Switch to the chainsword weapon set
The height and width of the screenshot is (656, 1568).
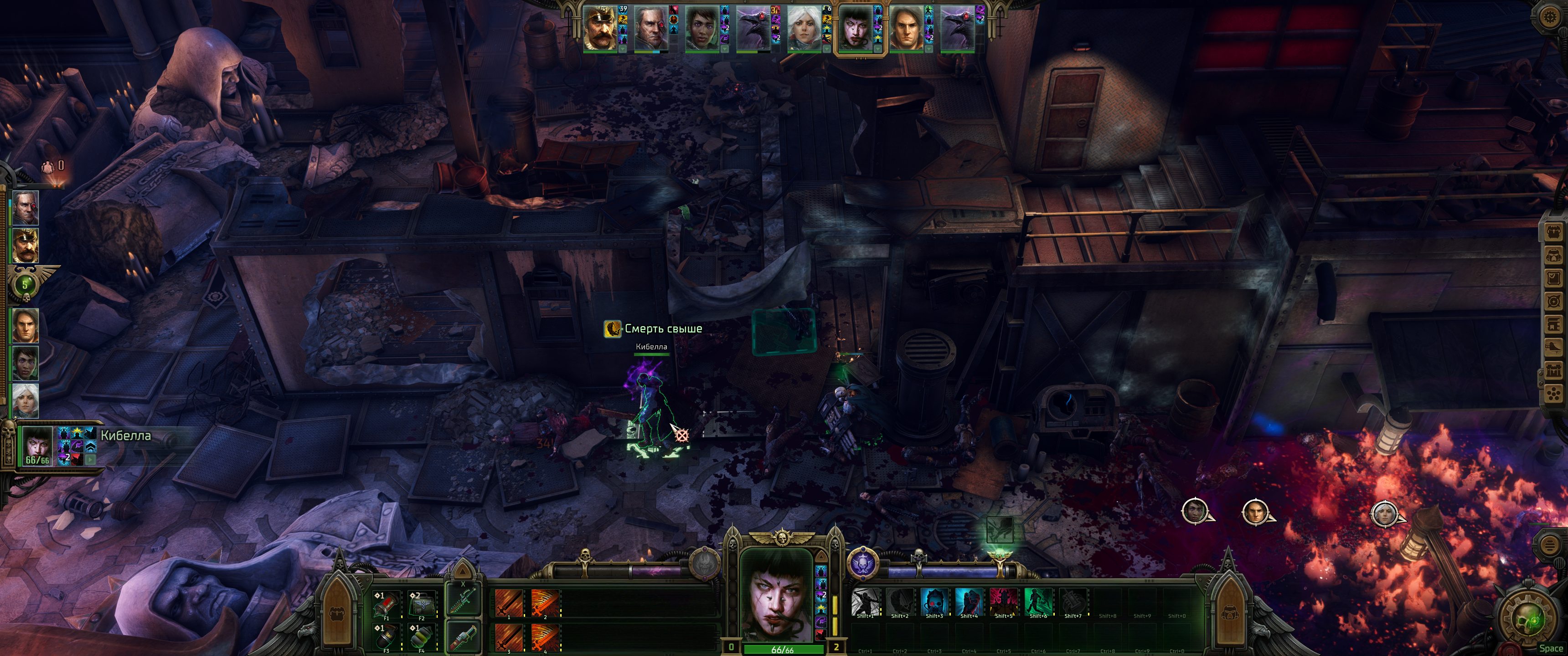463,600
